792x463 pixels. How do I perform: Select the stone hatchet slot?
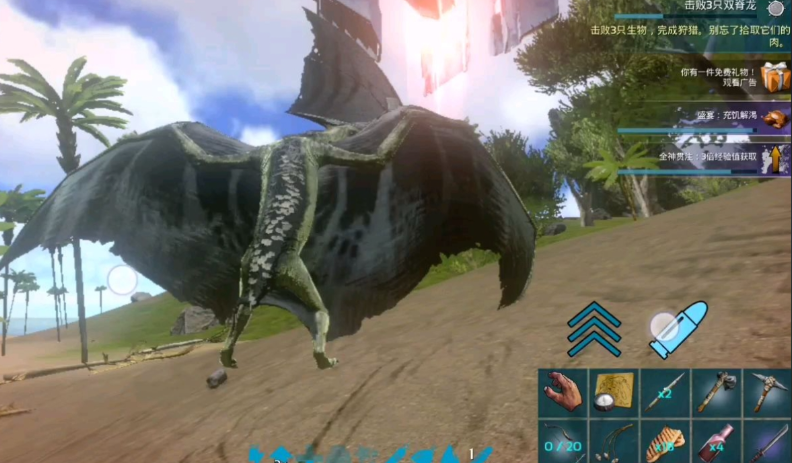tap(716, 393)
